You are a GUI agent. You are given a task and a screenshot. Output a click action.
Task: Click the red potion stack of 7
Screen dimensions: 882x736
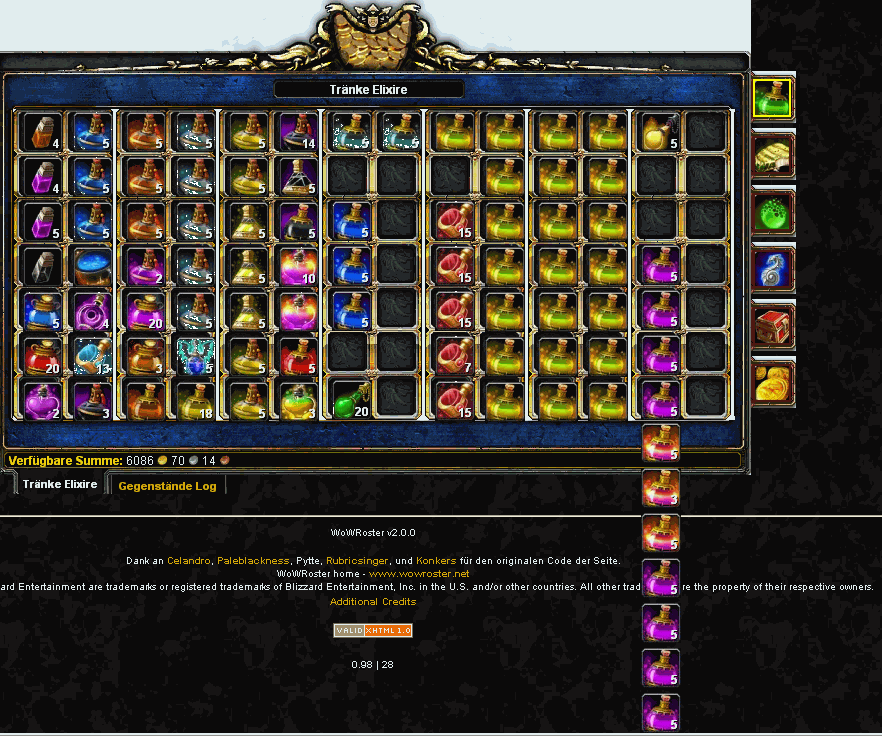[453, 354]
